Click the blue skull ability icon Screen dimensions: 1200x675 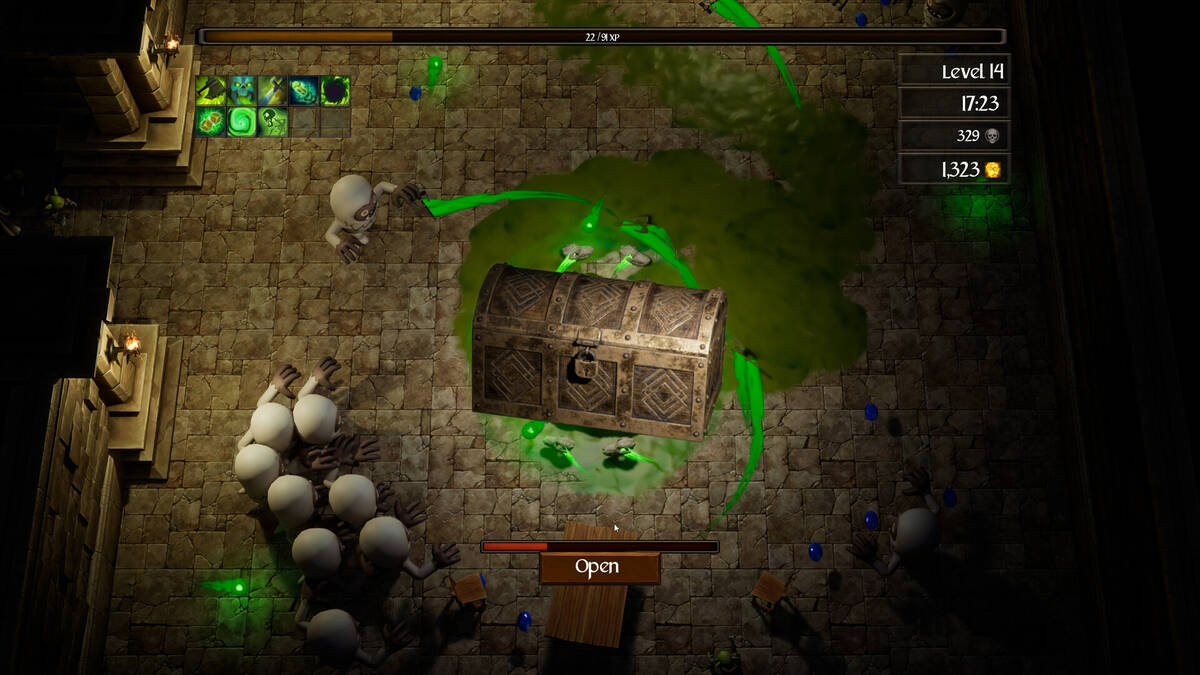(x=241, y=90)
